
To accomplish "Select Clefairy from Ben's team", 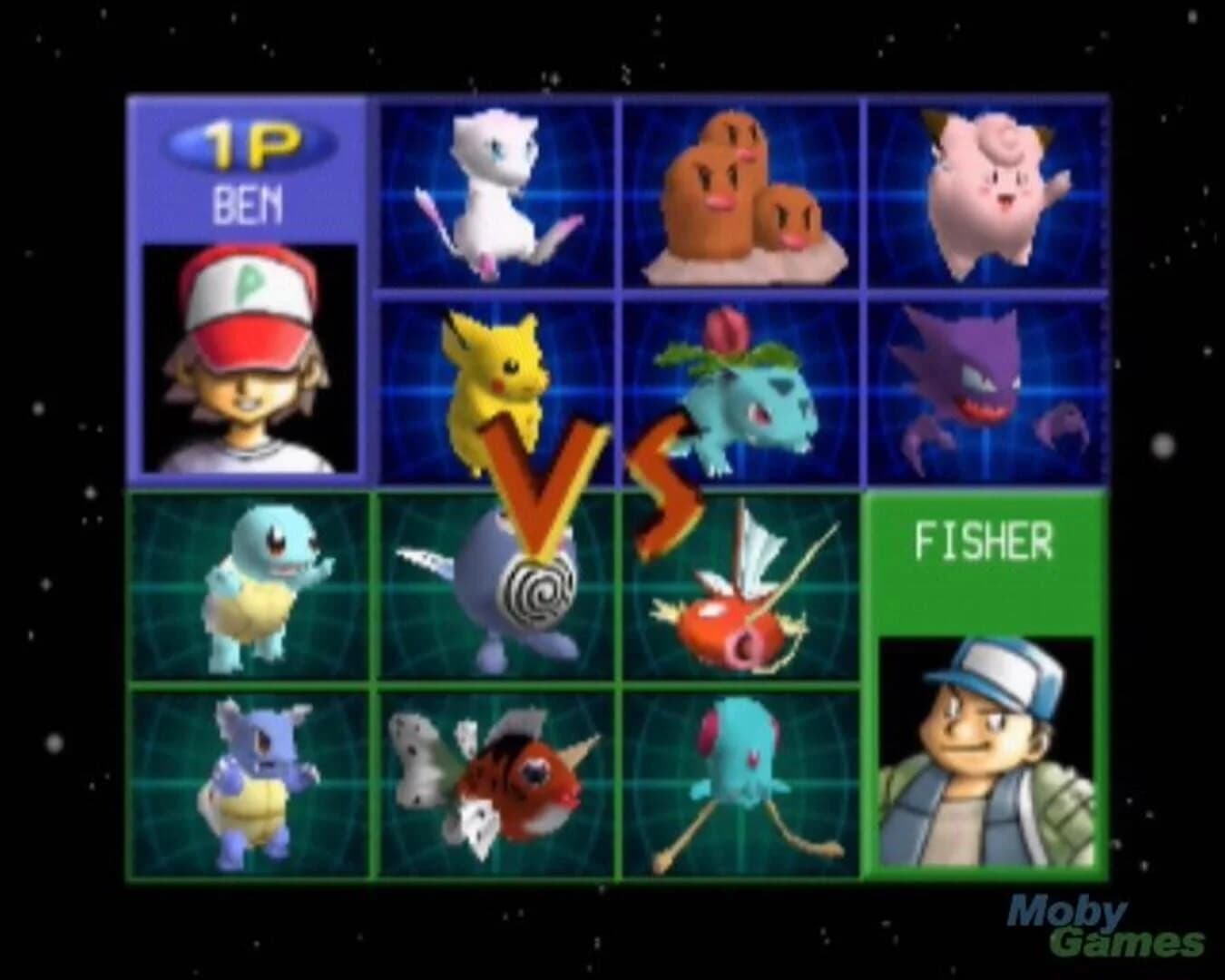I will click(985, 195).
